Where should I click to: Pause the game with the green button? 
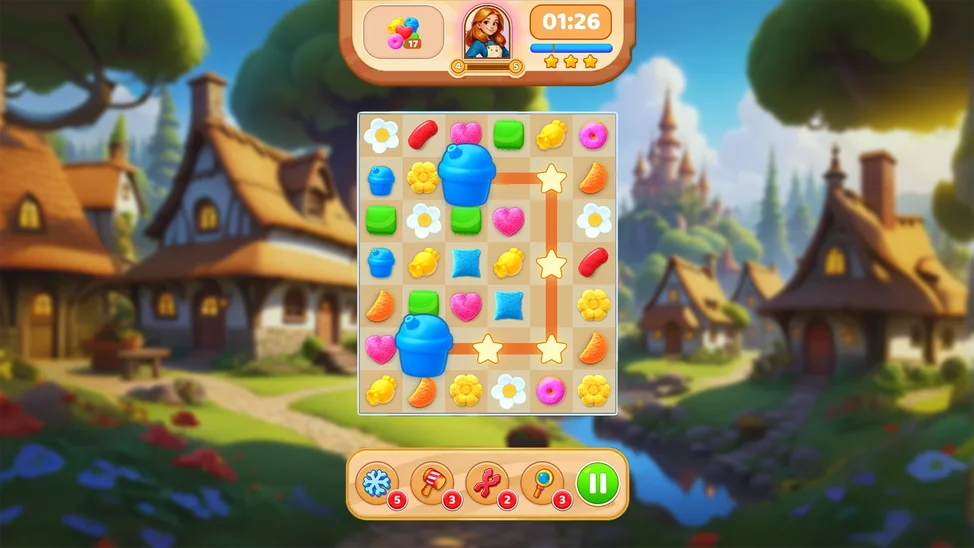(x=597, y=483)
